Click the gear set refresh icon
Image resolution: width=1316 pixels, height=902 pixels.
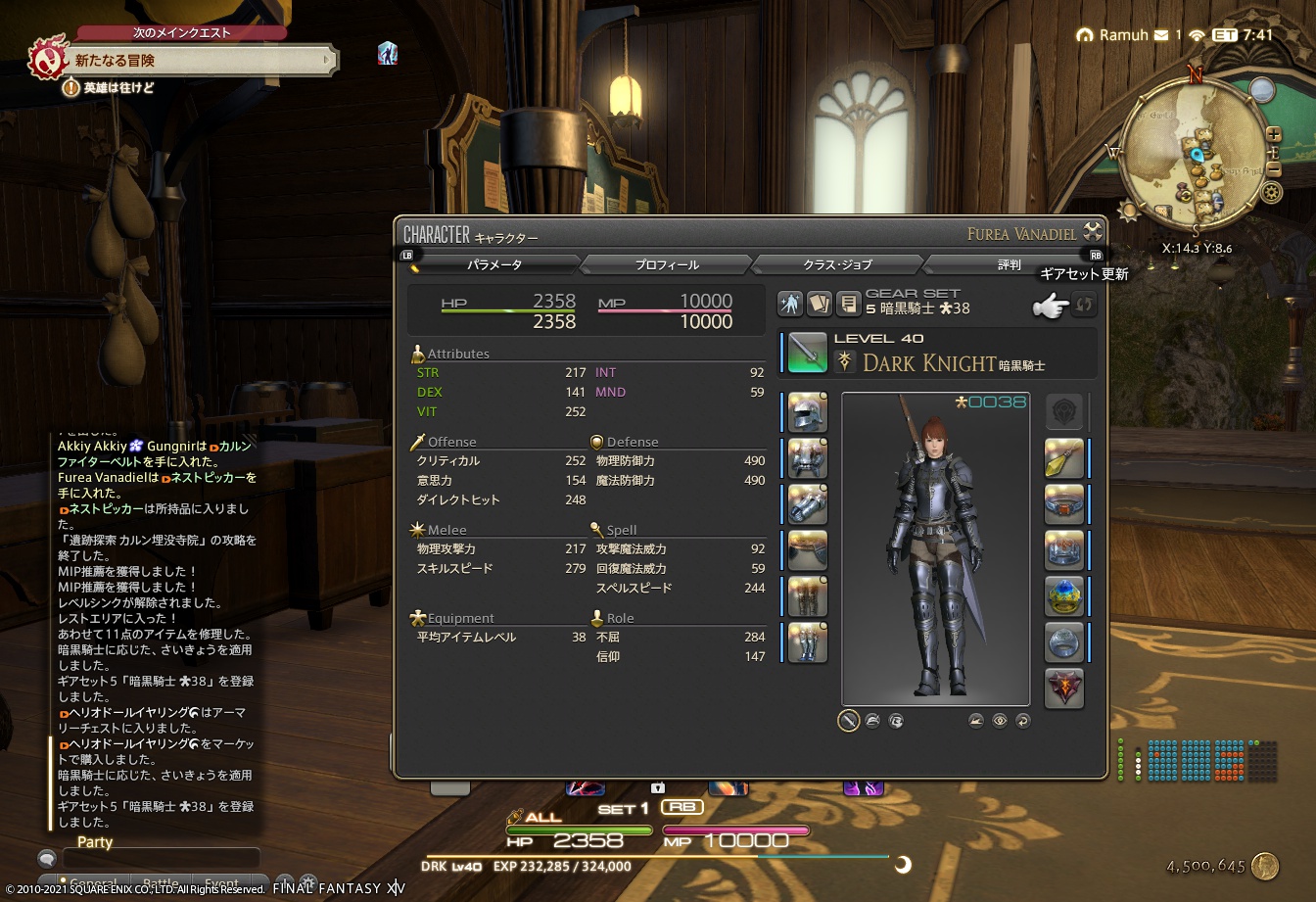click(1084, 305)
